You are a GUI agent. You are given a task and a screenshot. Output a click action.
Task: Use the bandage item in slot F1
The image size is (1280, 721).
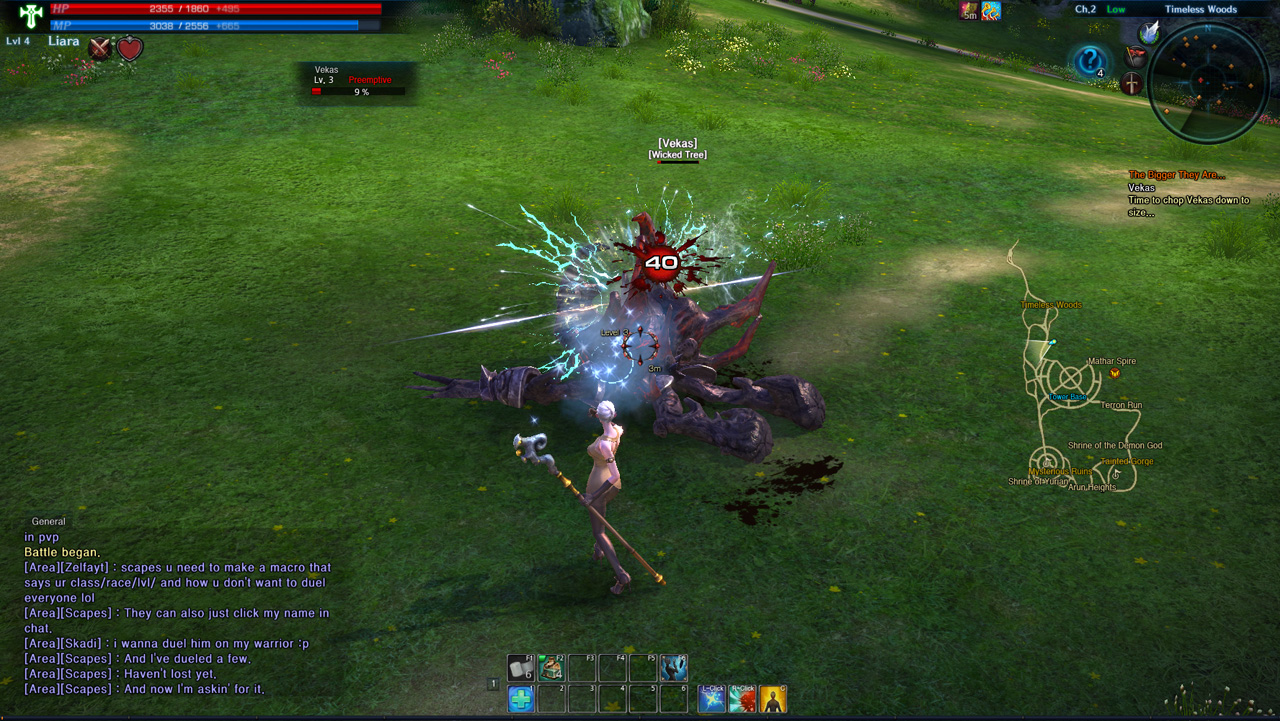pos(521,667)
